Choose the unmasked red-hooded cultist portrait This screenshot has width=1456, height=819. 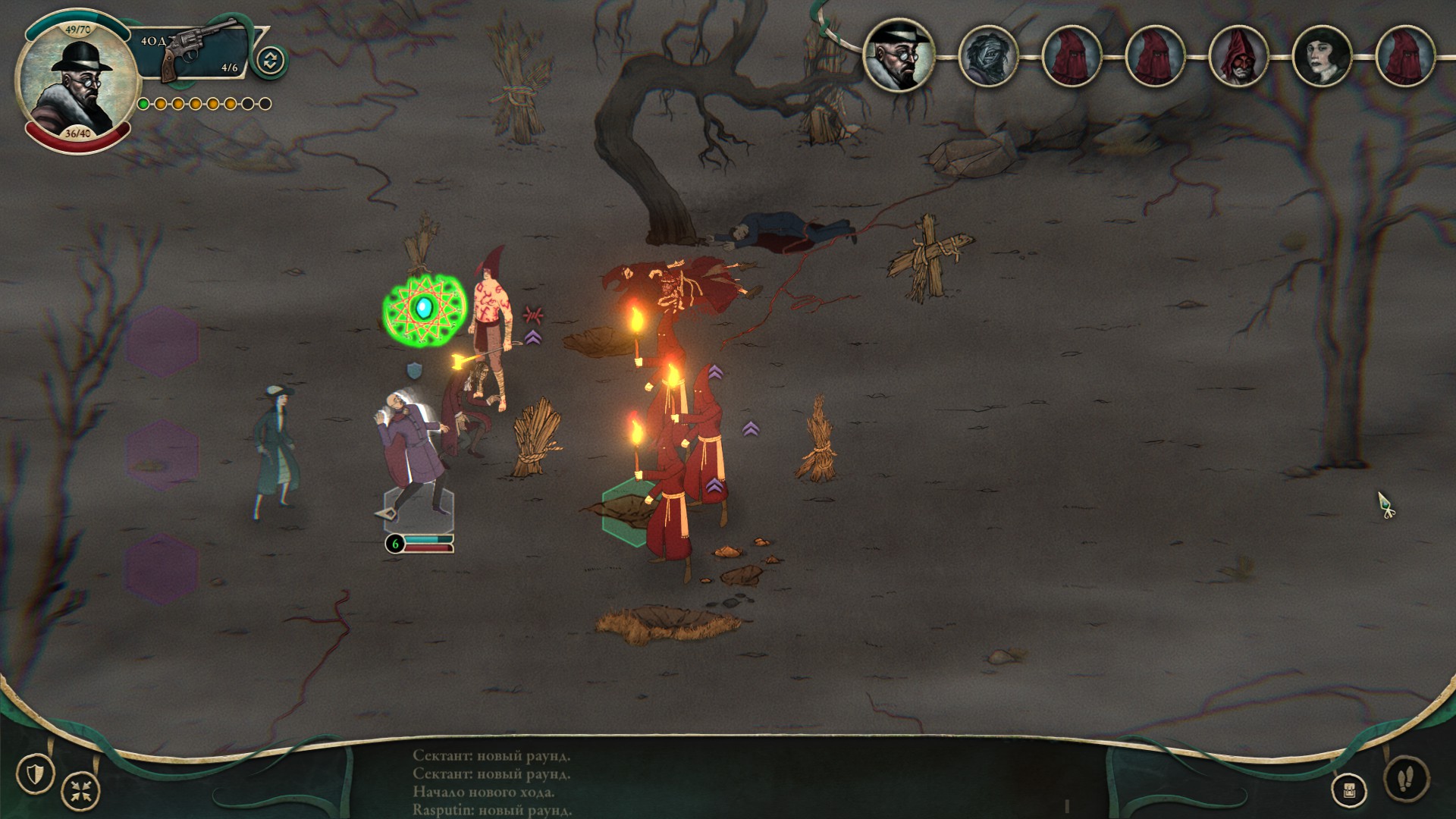1238,56
